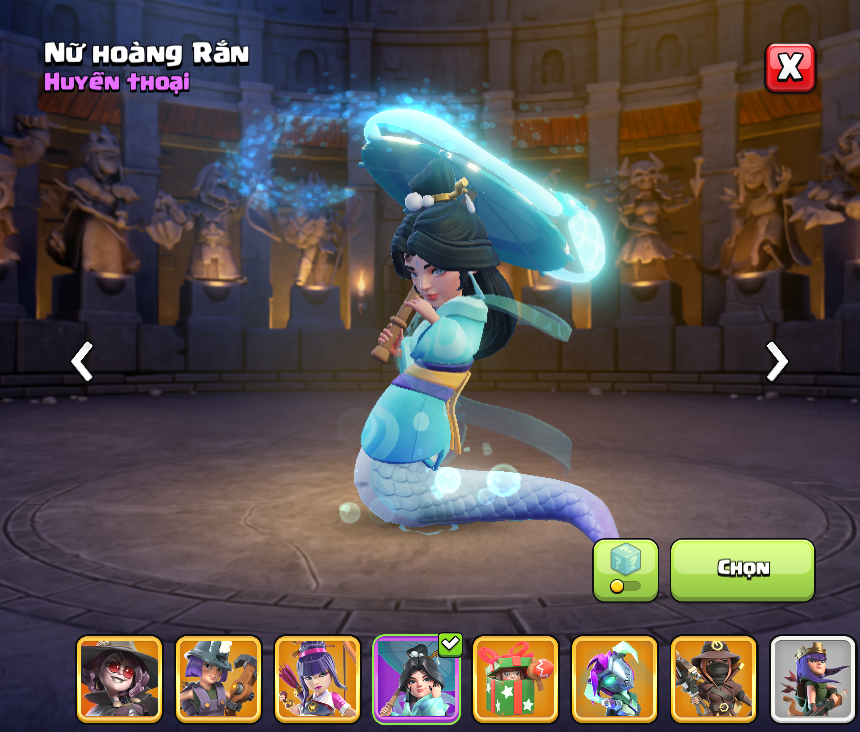Select the red-goggled witch hat skin thumbnail
The width and height of the screenshot is (860, 732).
tap(119, 679)
